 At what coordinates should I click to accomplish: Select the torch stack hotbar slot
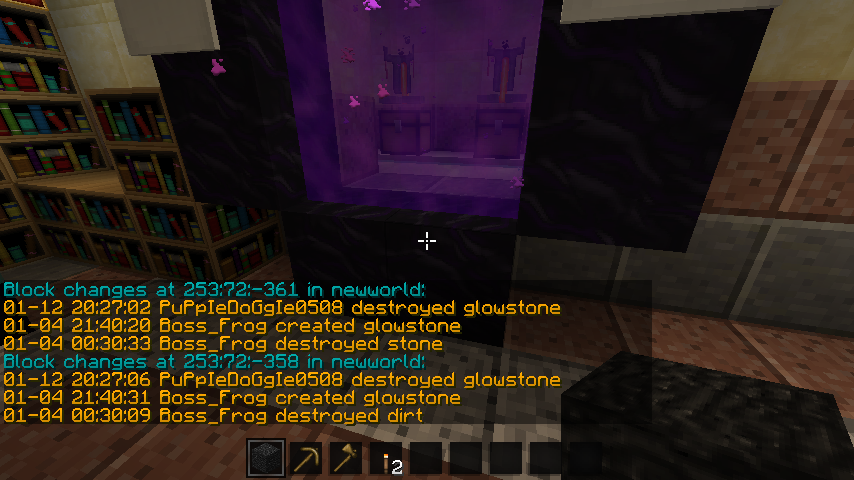(386, 459)
